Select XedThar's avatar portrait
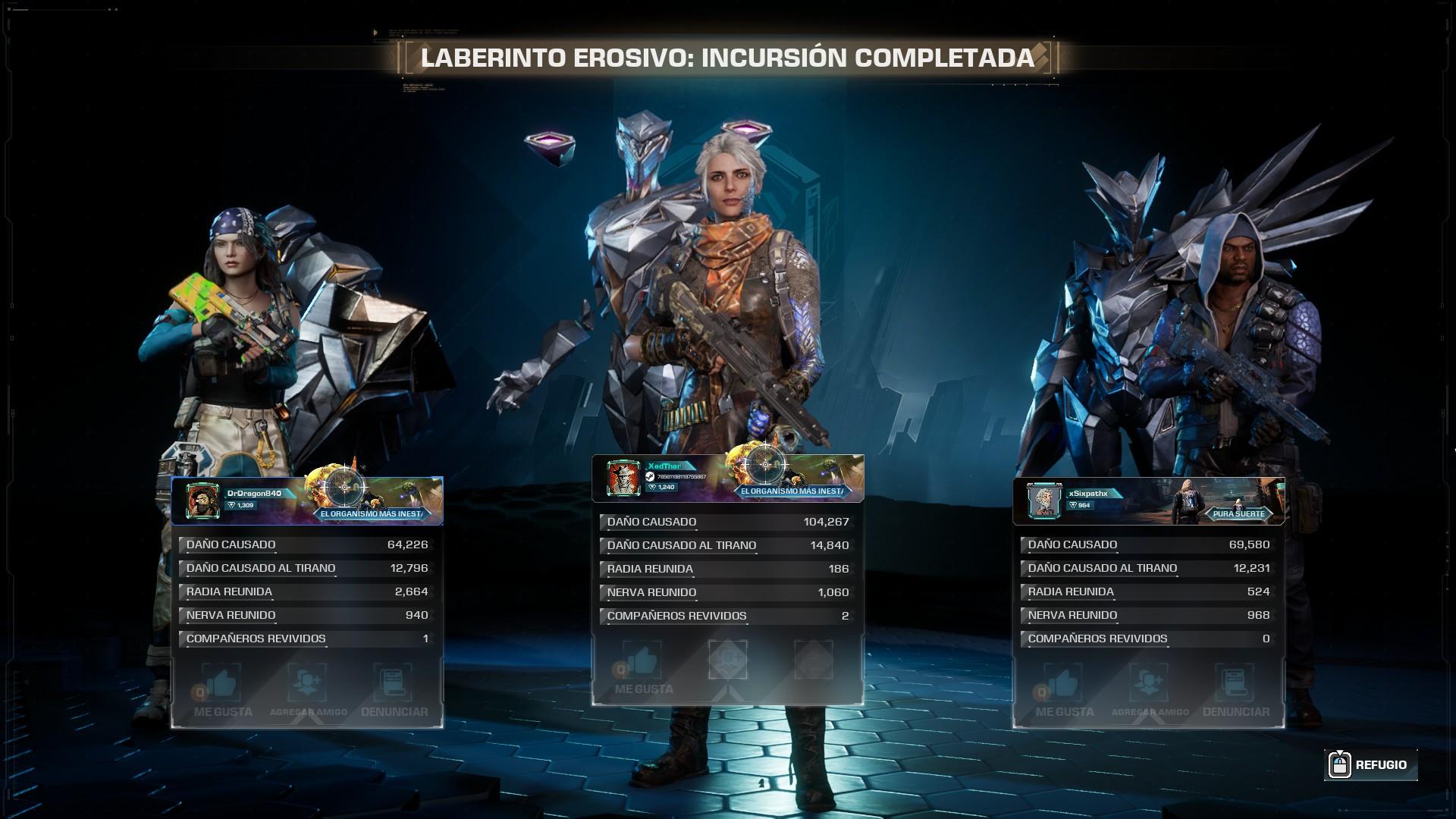The image size is (1456, 819). [x=623, y=478]
